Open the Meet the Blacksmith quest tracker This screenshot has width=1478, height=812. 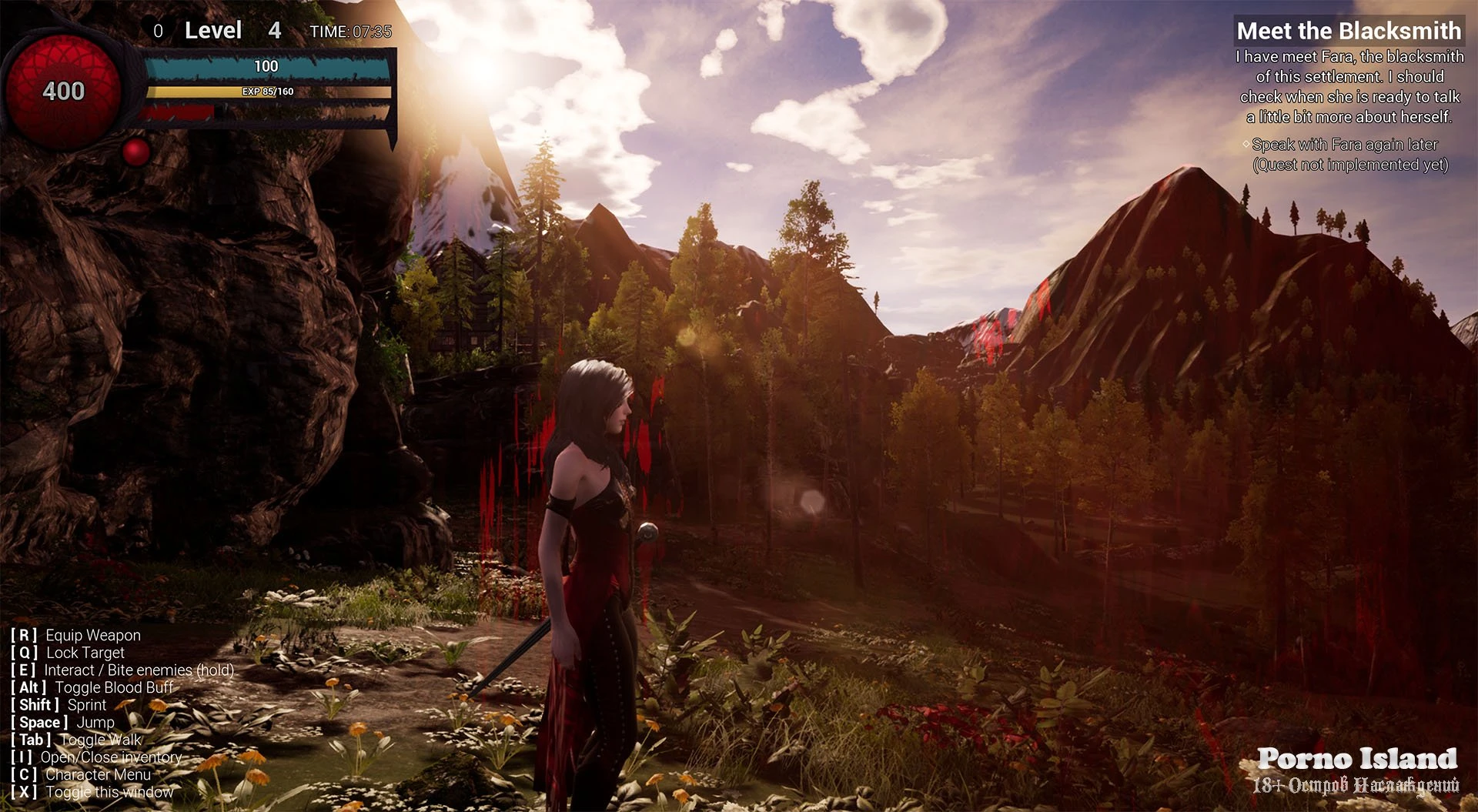tap(1348, 31)
